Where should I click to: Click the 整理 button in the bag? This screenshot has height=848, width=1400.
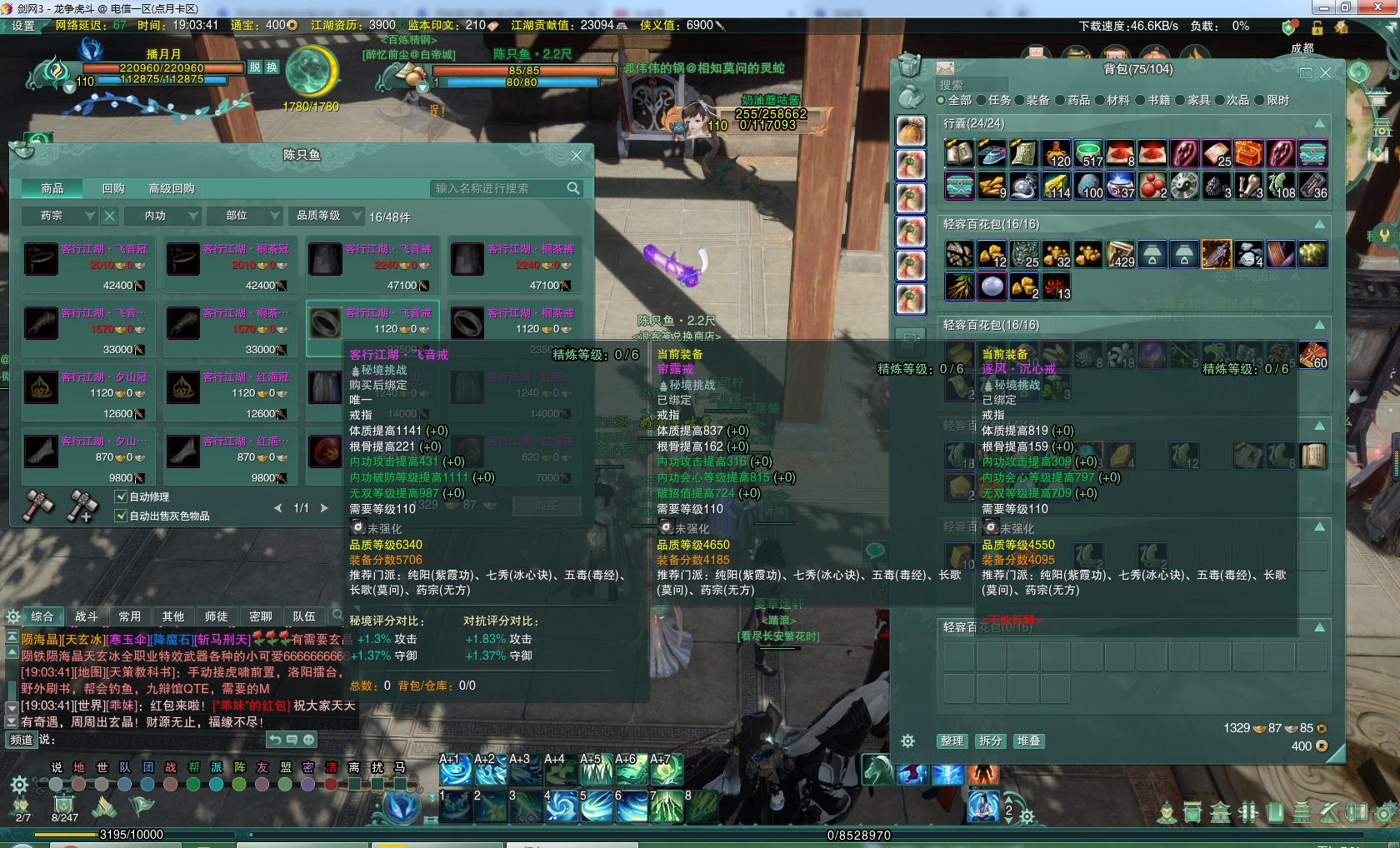pos(952,741)
